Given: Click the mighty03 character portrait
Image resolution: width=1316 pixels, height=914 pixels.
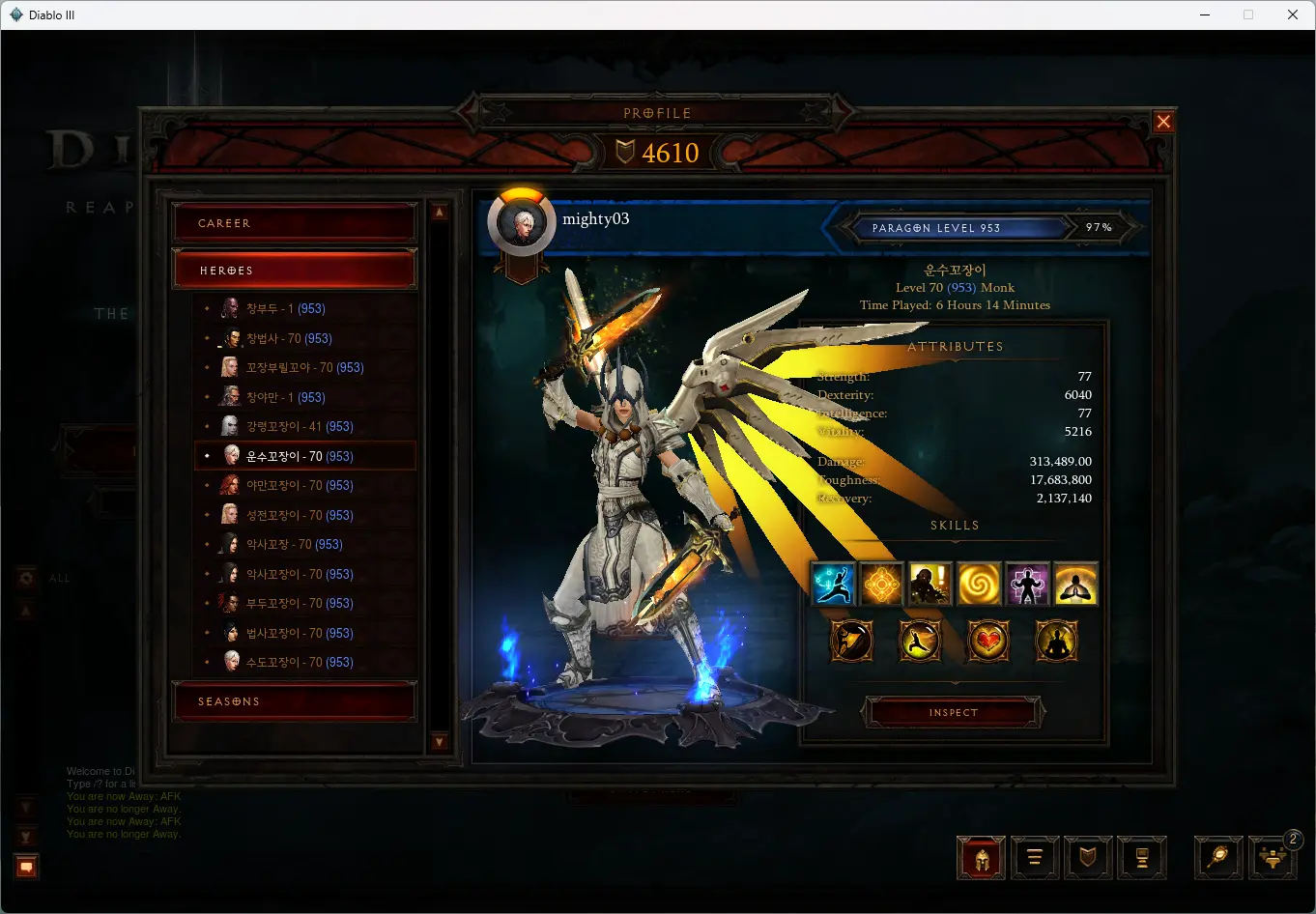Looking at the screenshot, I should [522, 220].
